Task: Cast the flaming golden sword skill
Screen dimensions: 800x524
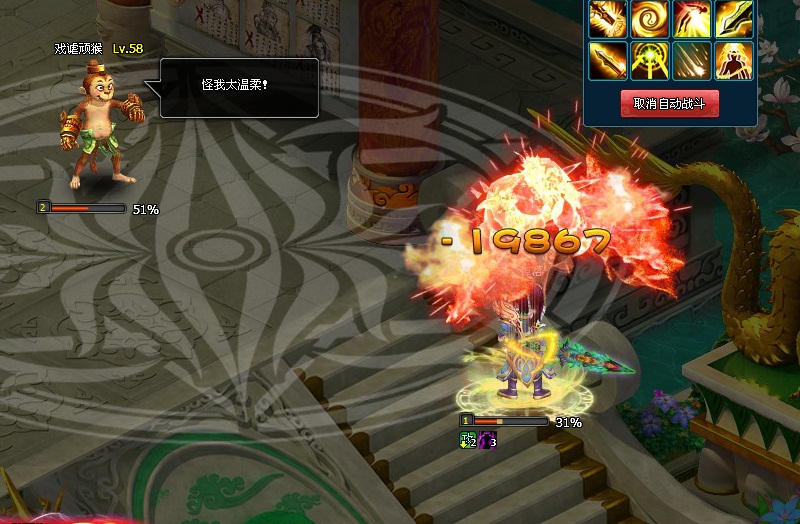Action: point(608,60)
